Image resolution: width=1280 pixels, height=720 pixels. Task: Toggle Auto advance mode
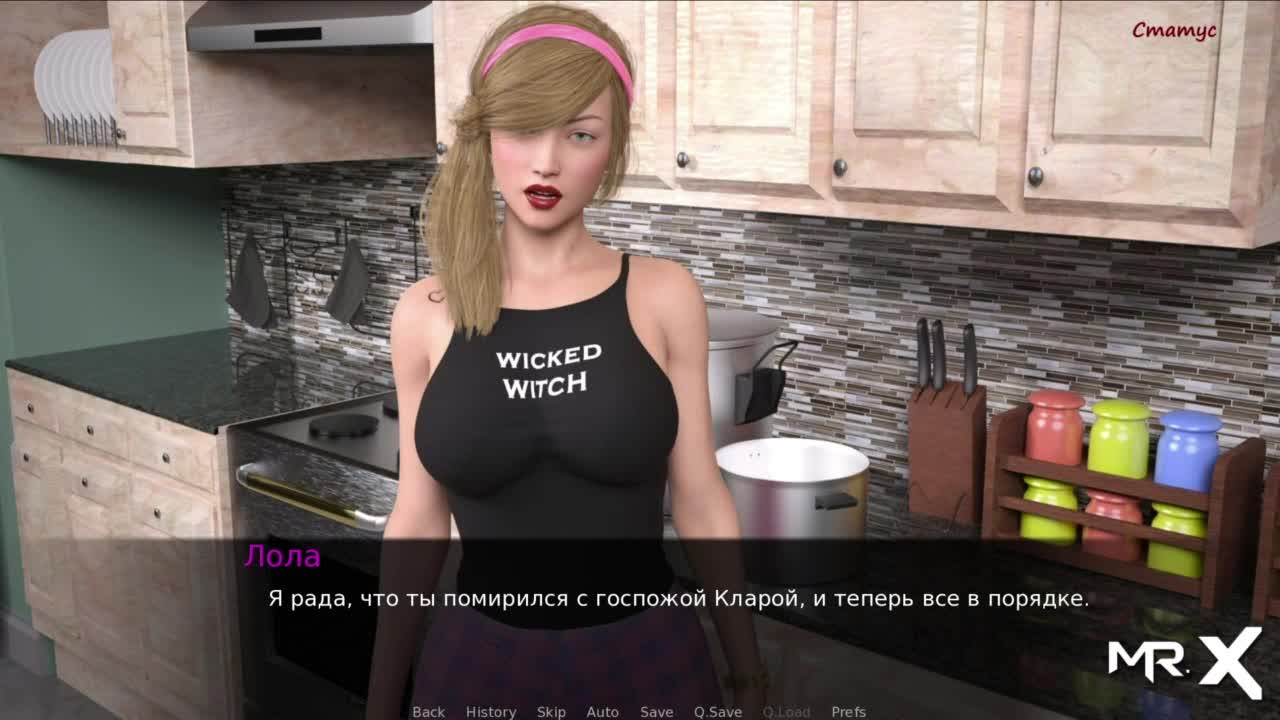point(602,712)
